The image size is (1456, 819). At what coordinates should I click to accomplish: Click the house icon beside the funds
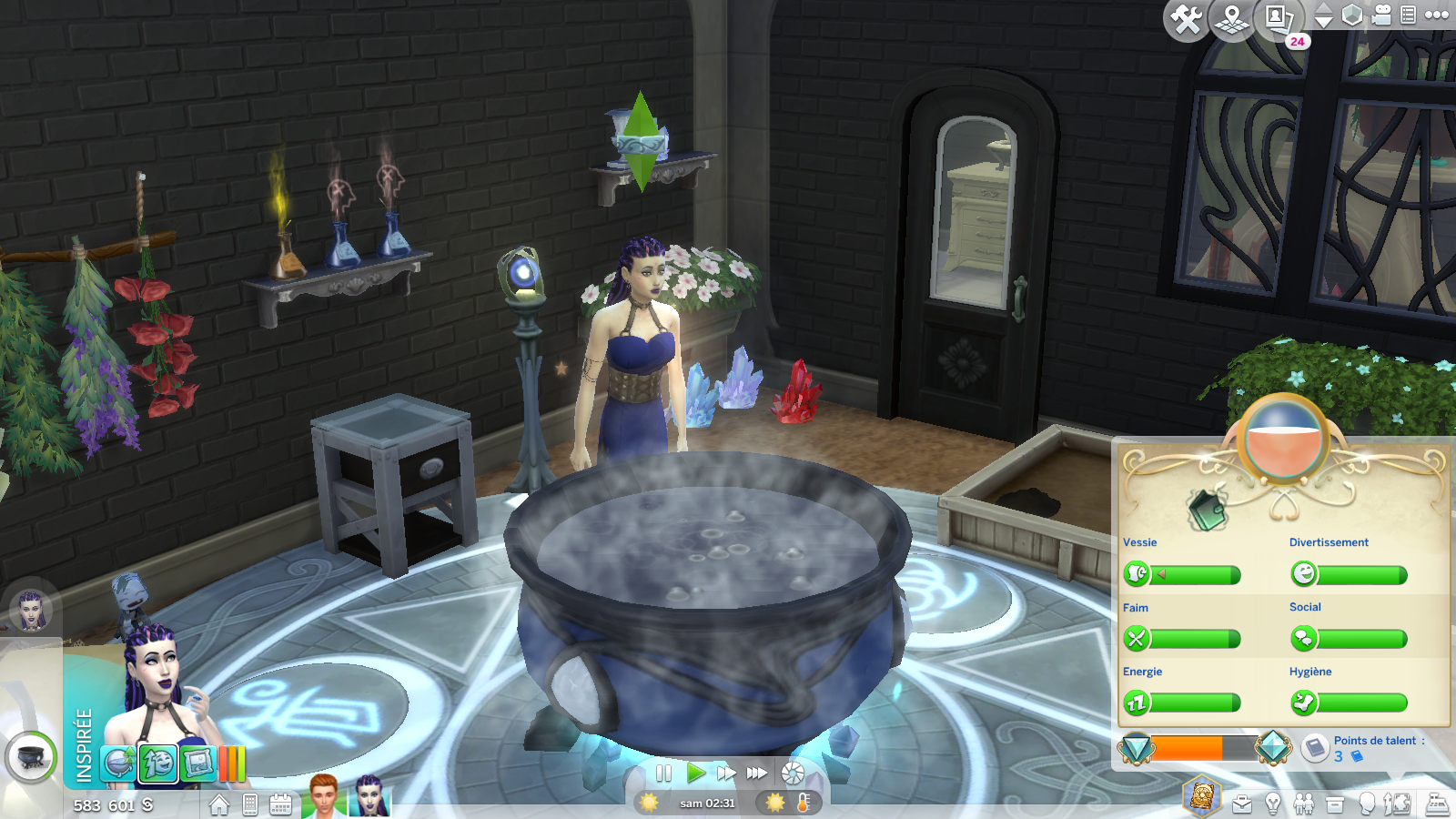pos(219,804)
